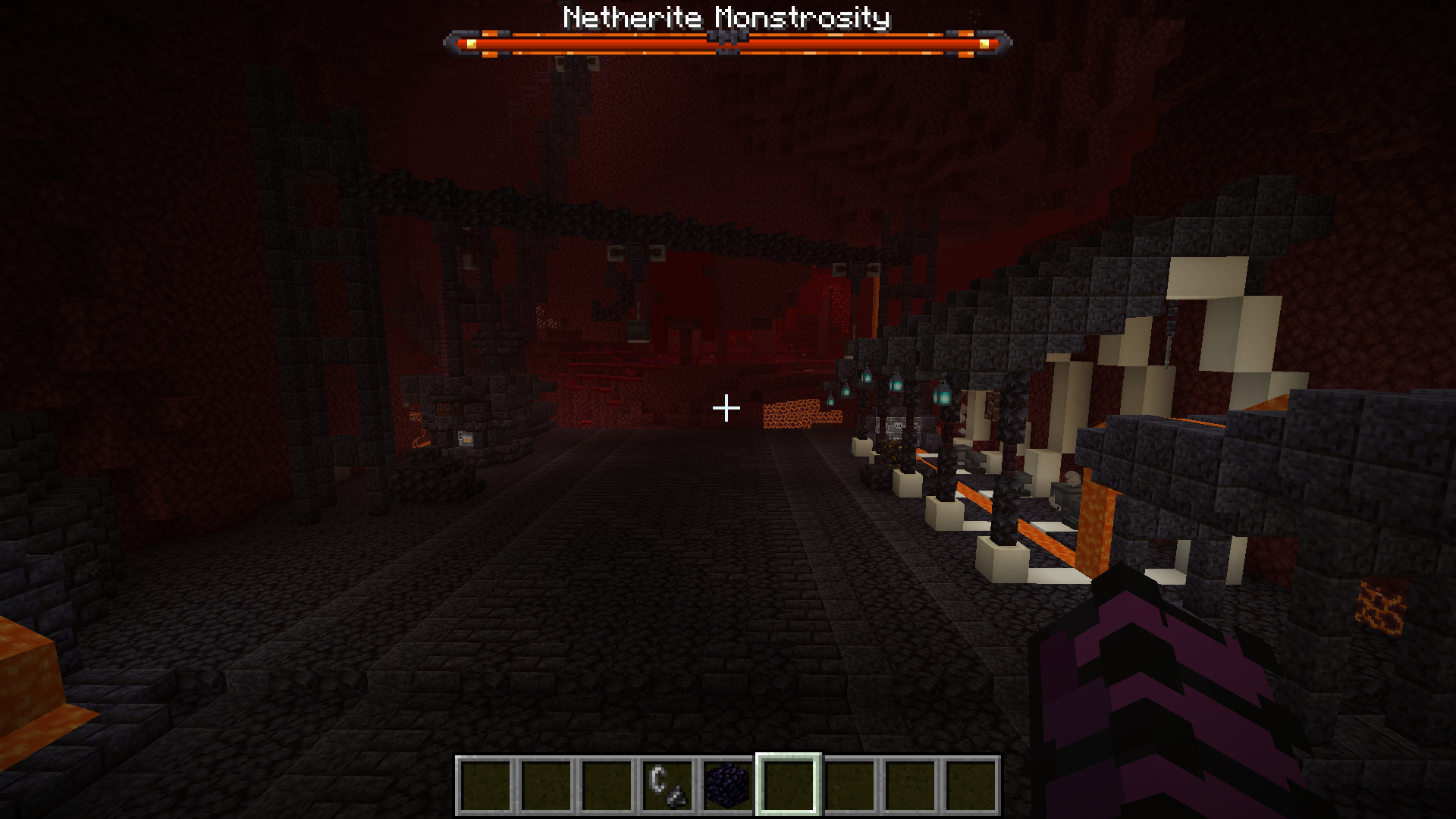Click the Netherite Monstrosity title text

[x=723, y=17]
